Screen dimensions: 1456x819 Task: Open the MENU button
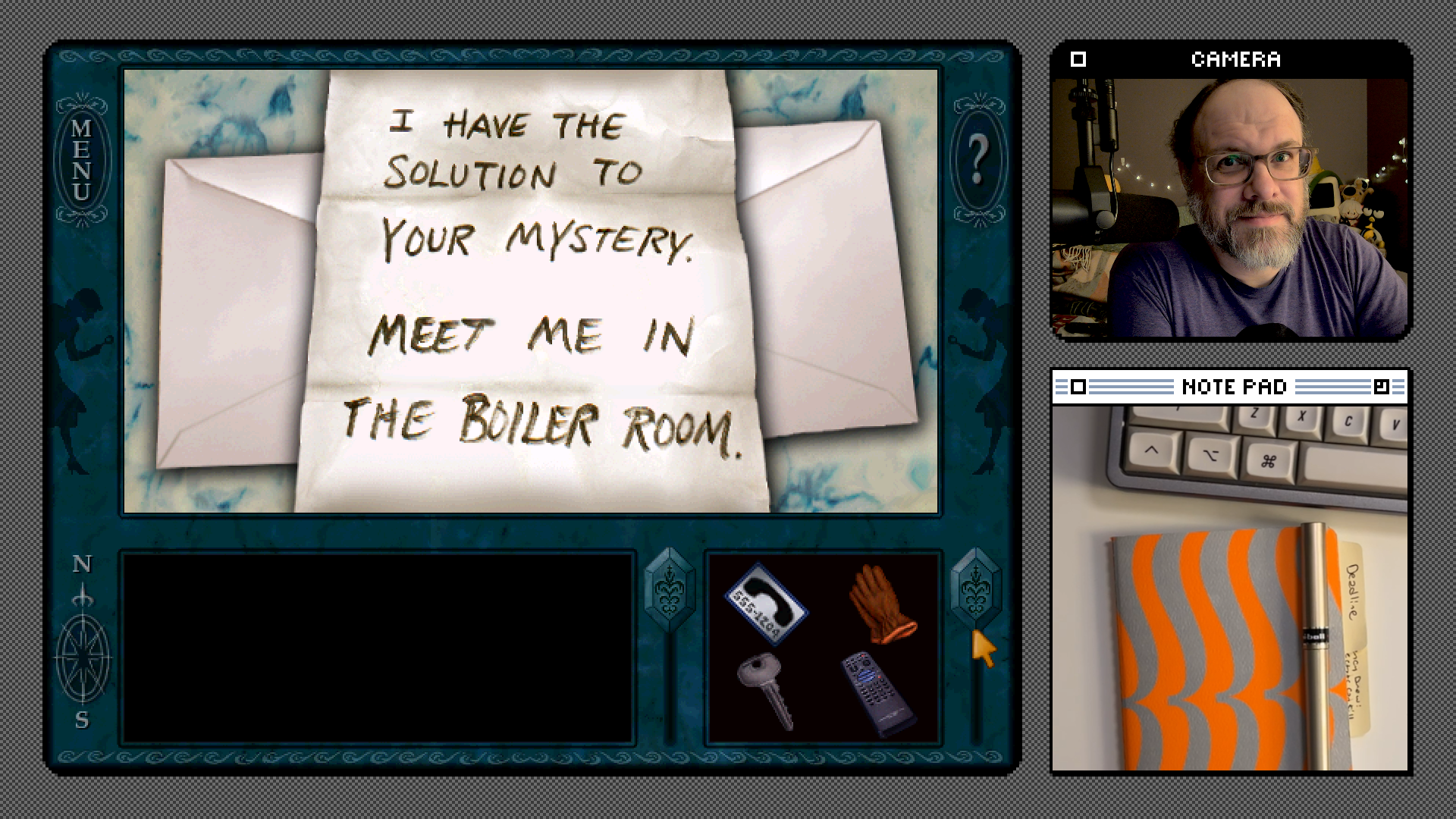(82, 160)
